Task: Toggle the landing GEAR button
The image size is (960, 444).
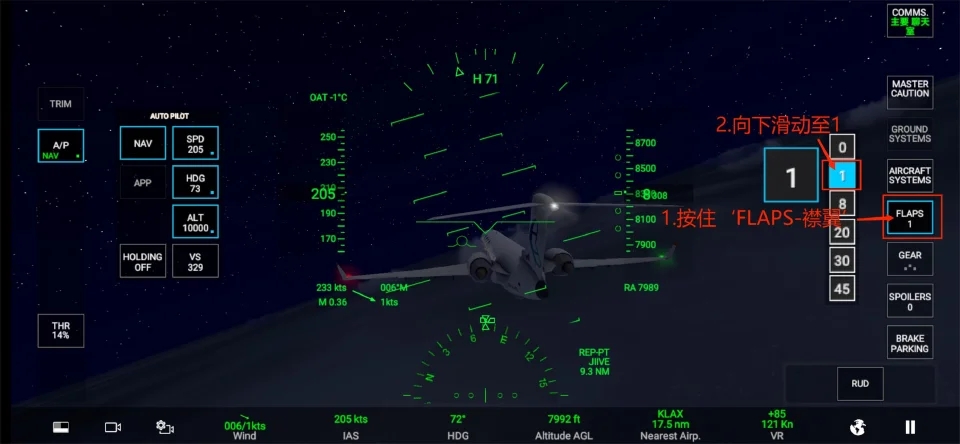Action: pos(910,260)
